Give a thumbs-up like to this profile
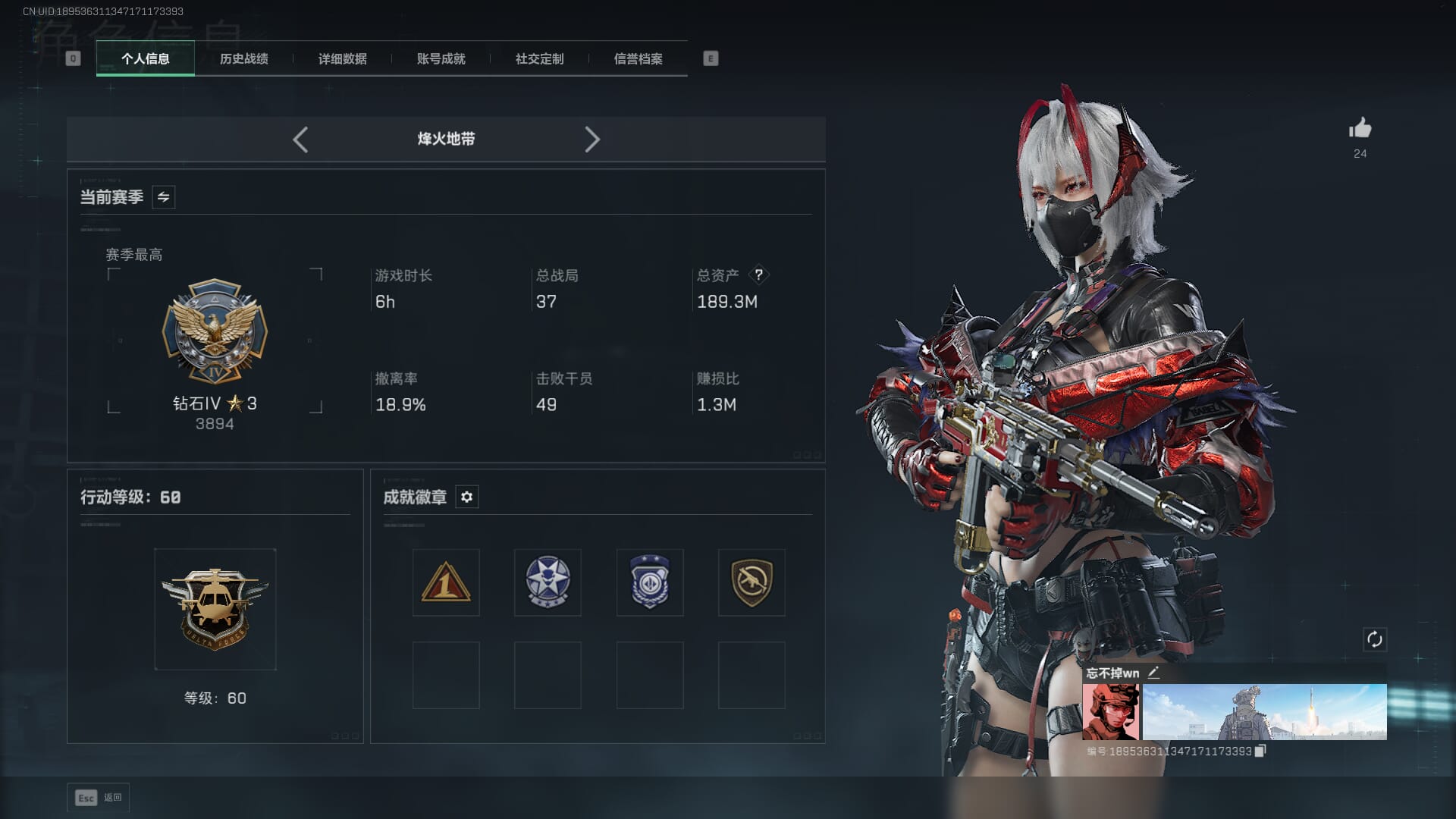Image resolution: width=1456 pixels, height=819 pixels. click(x=1360, y=128)
